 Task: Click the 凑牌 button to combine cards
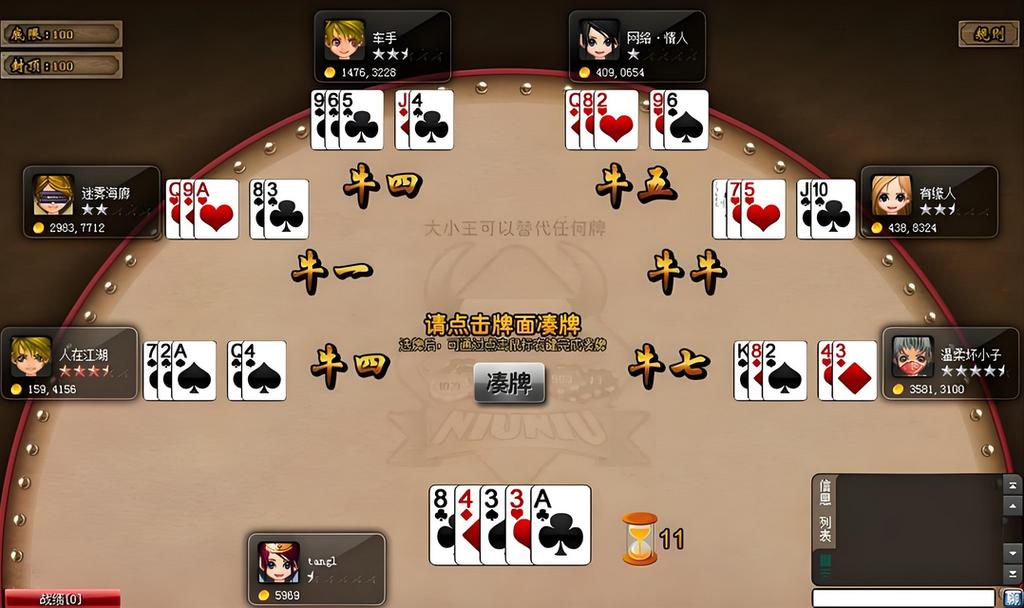click(509, 383)
